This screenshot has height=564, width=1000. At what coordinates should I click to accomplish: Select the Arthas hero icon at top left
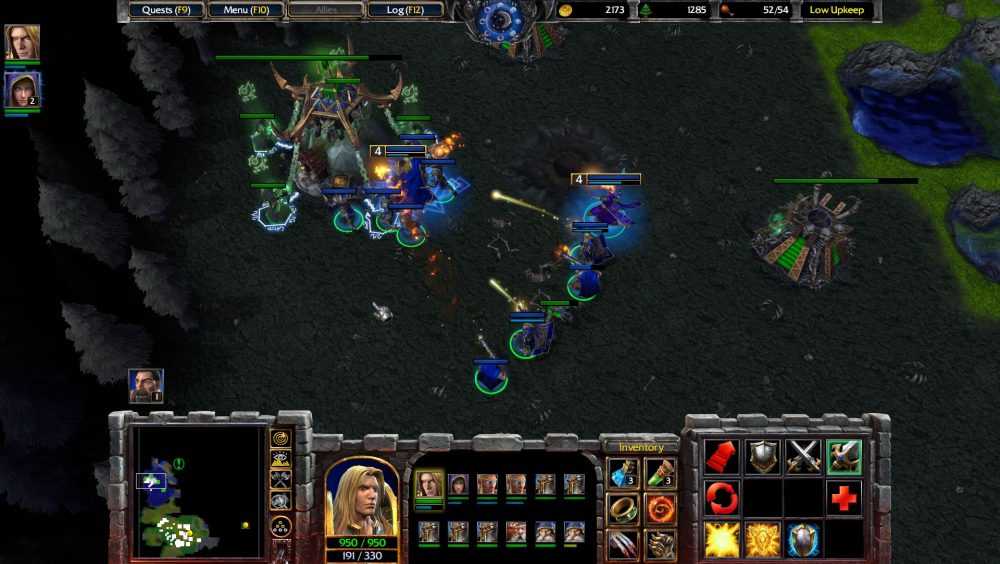click(21, 42)
